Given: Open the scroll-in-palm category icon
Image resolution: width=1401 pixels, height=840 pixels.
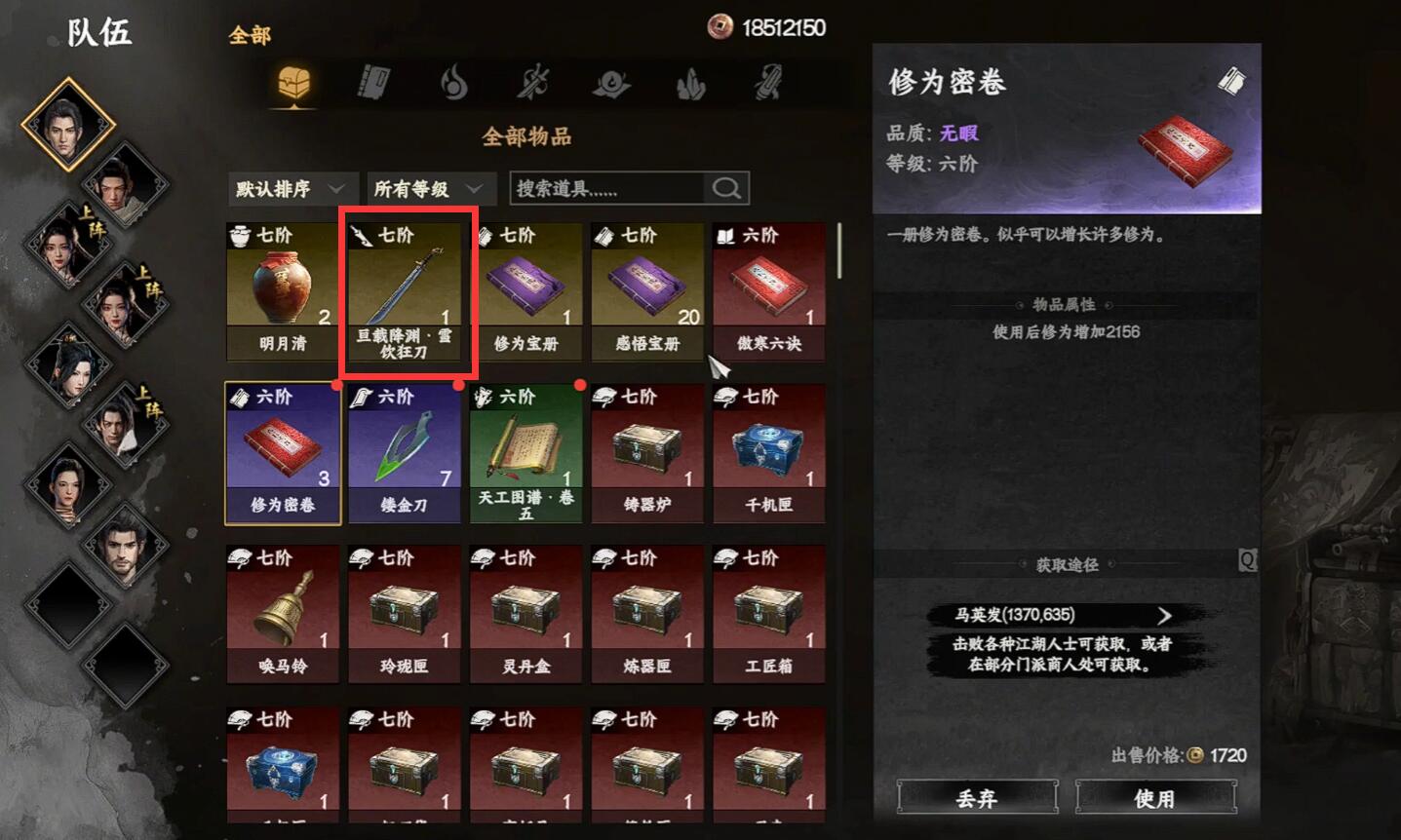Looking at the screenshot, I should pos(610,84).
